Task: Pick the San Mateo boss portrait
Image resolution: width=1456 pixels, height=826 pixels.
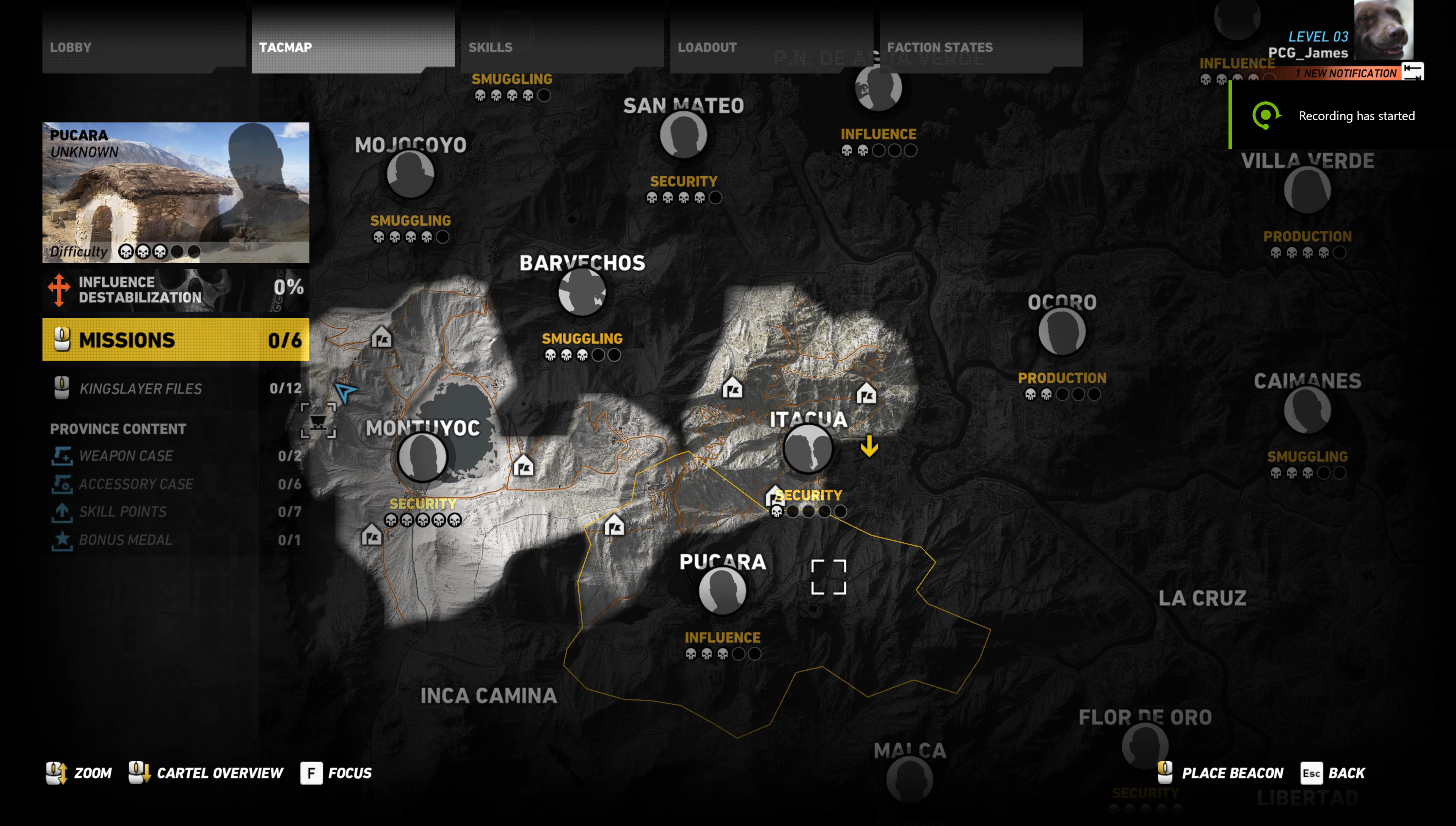Action: pyautogui.click(x=684, y=135)
